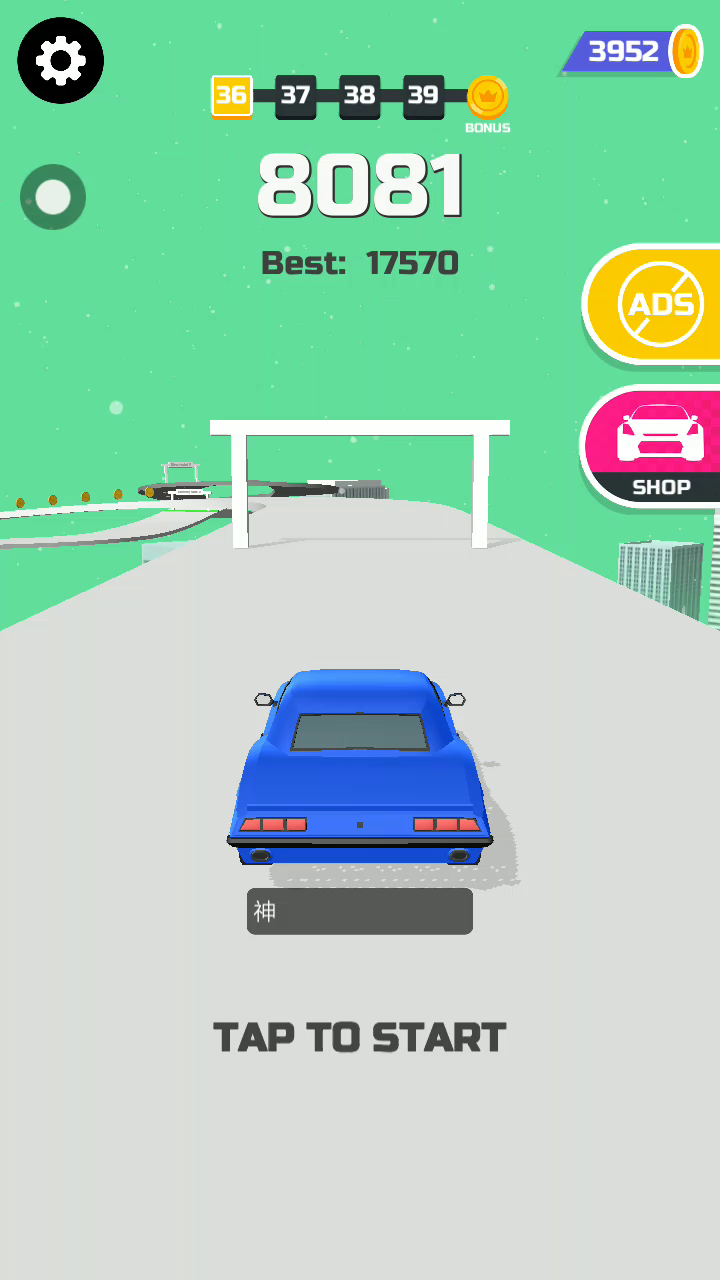Tap to Start the race
720x1280 pixels.
point(360,1038)
